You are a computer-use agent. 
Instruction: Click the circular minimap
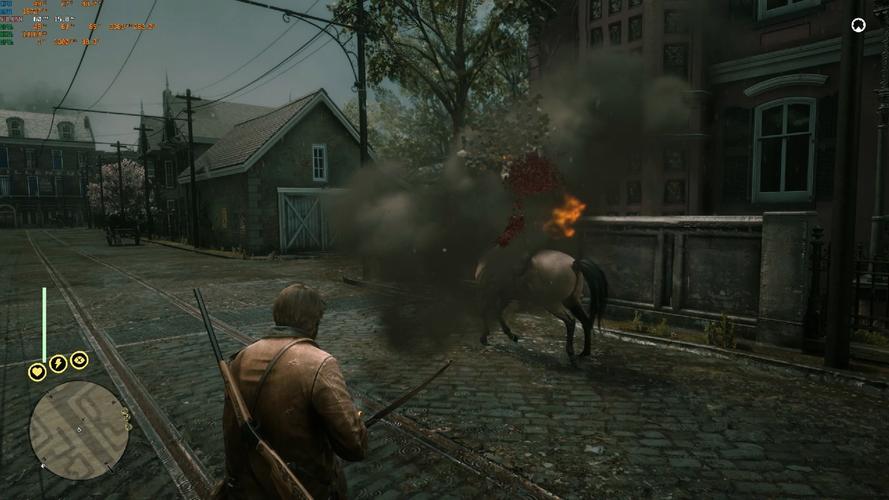79,429
